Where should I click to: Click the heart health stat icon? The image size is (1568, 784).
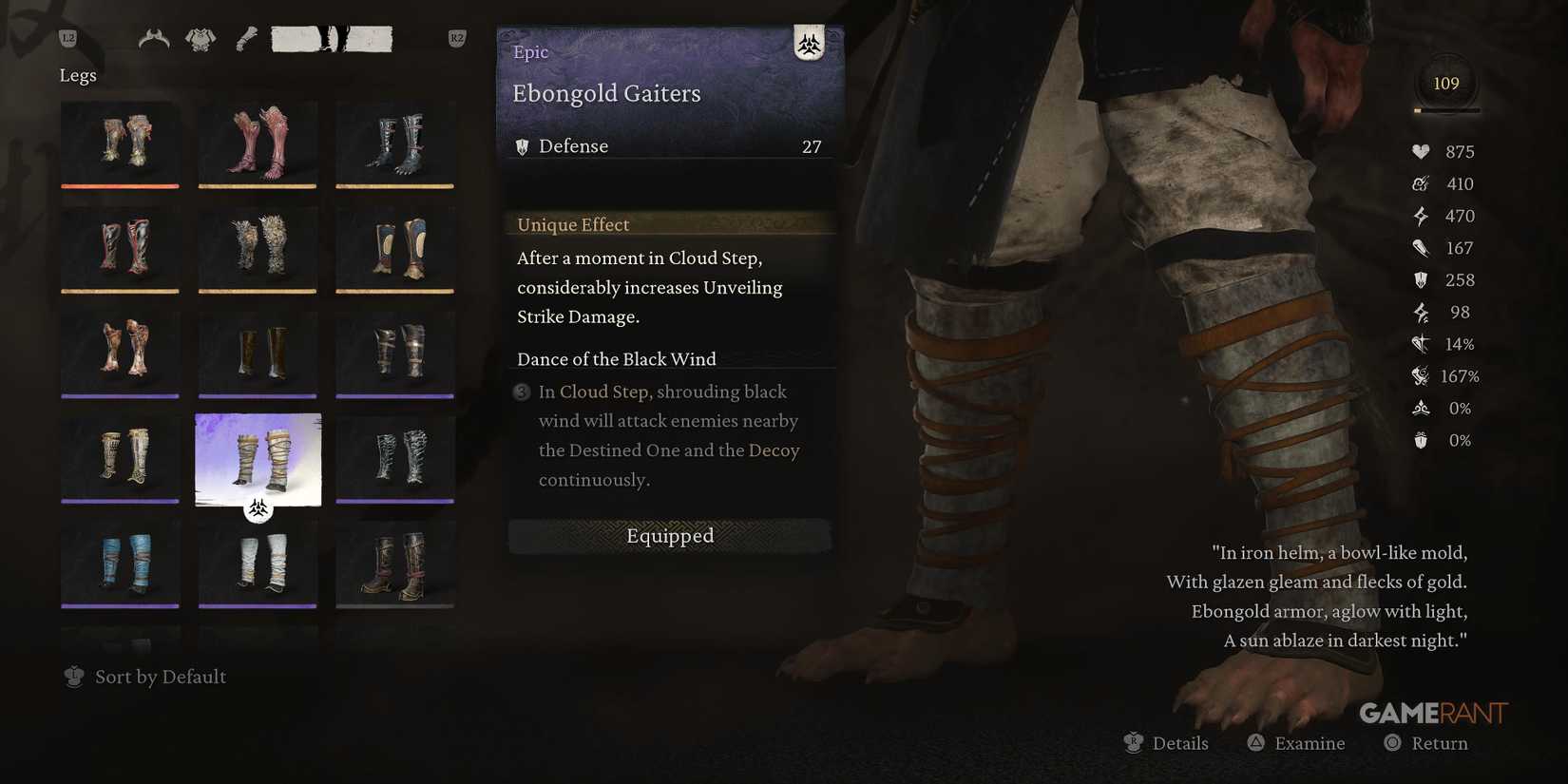pyautogui.click(x=1419, y=151)
